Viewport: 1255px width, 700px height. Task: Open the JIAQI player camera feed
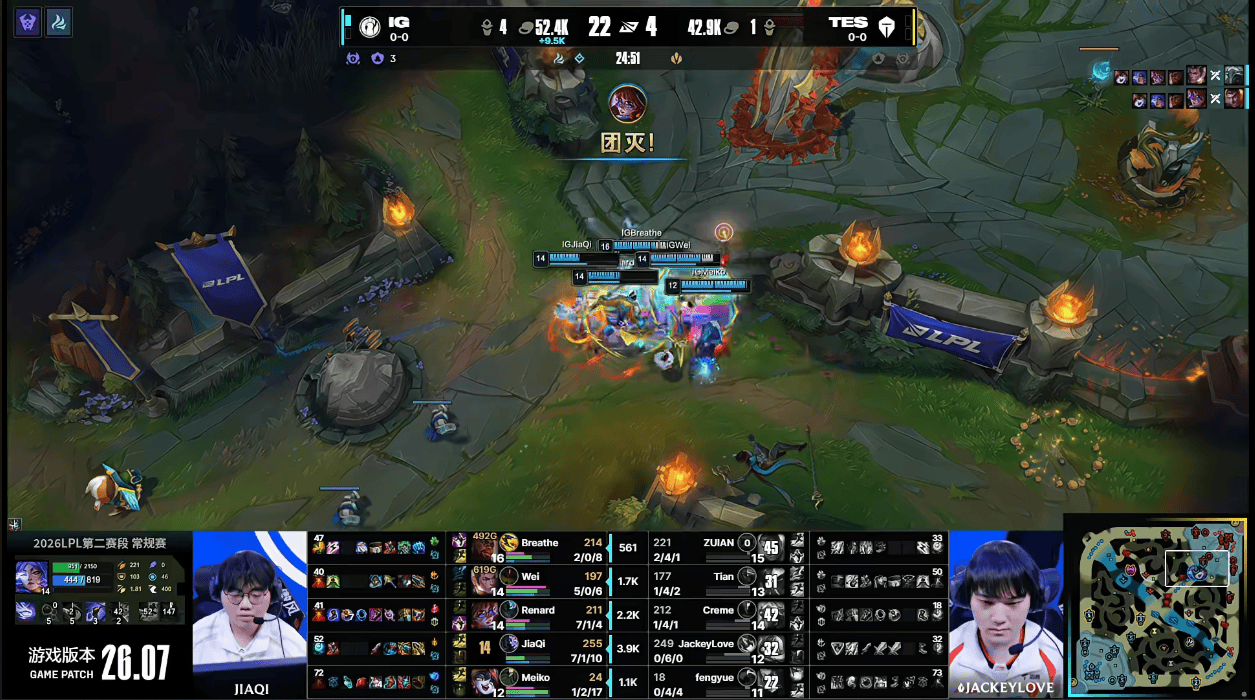pyautogui.click(x=249, y=612)
